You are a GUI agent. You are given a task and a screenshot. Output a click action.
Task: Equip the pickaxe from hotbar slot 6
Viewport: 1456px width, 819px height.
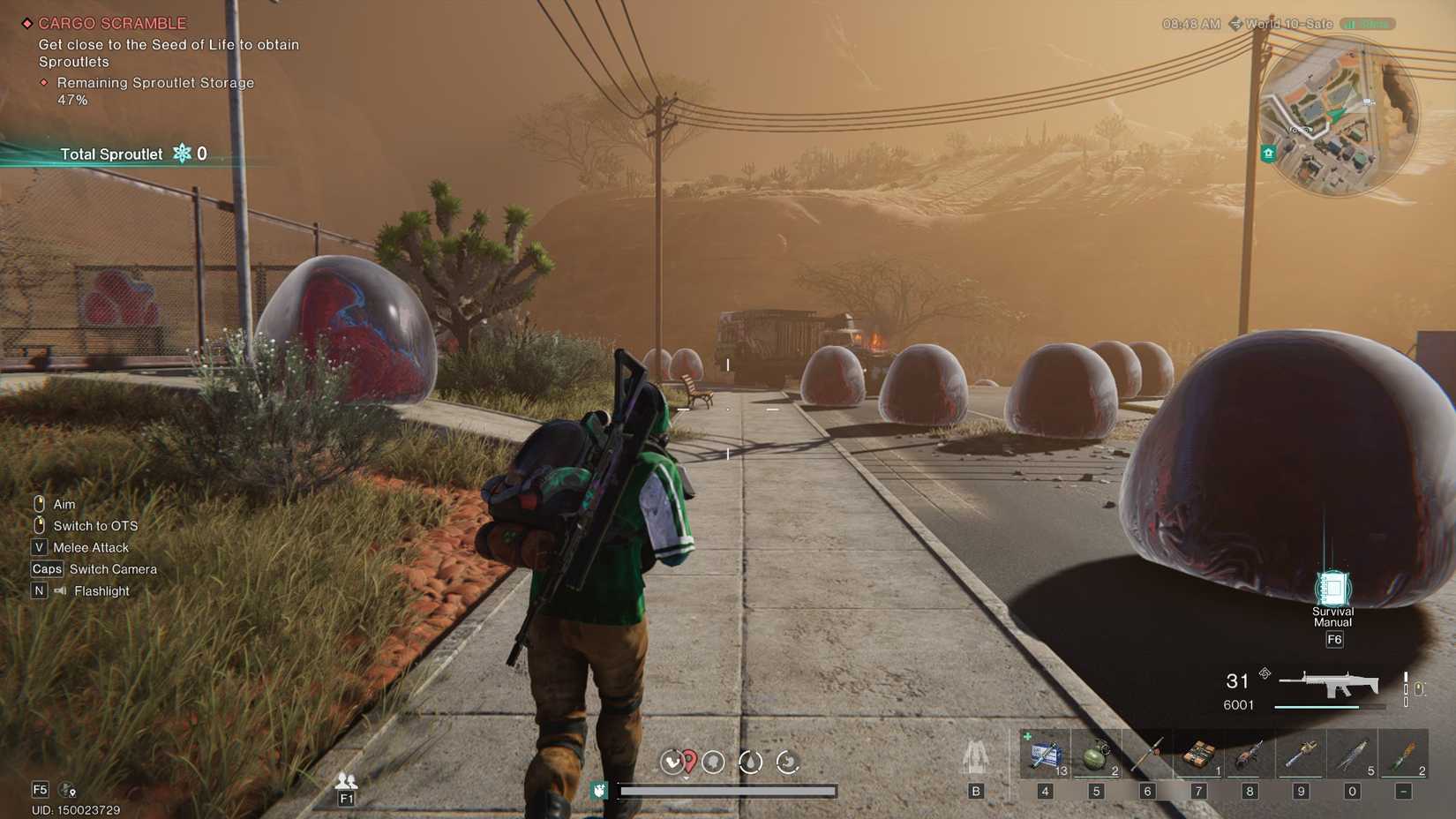pos(1146,755)
